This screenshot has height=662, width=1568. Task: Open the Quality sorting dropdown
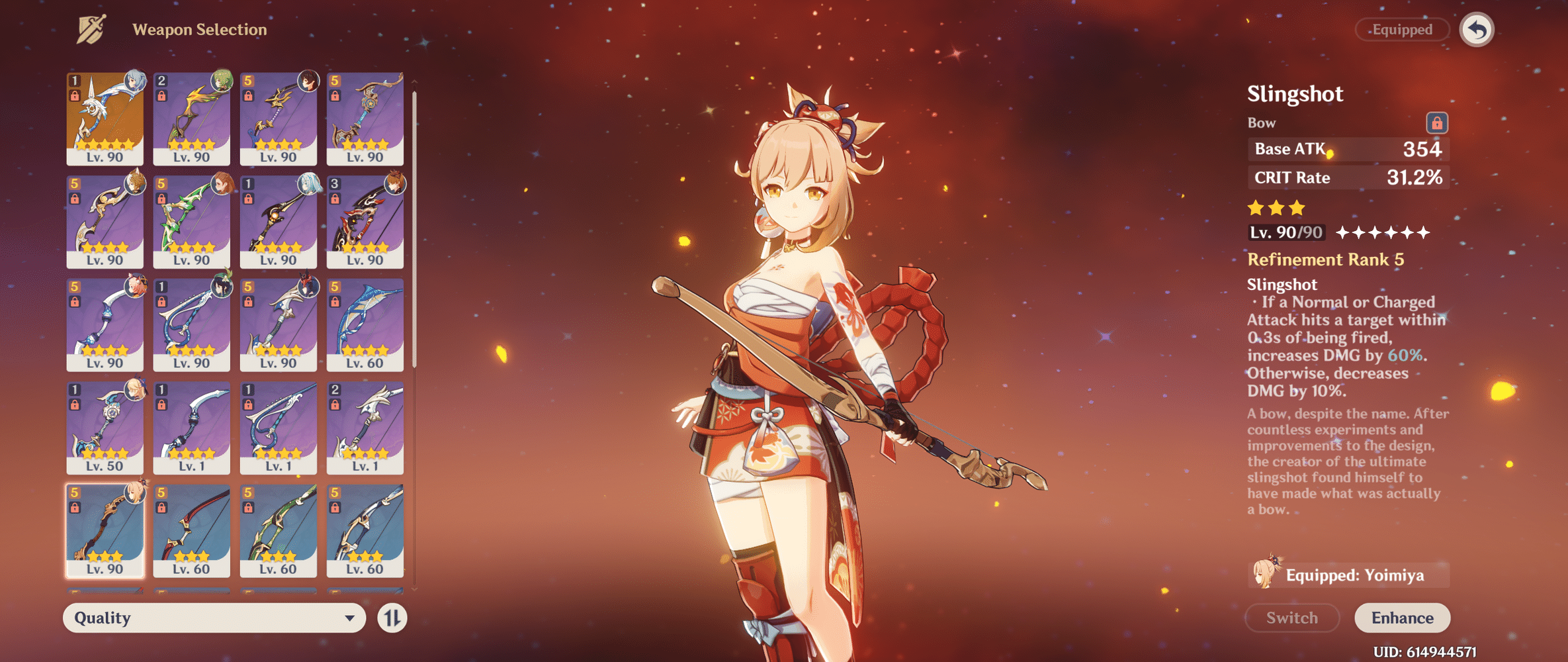coord(212,618)
